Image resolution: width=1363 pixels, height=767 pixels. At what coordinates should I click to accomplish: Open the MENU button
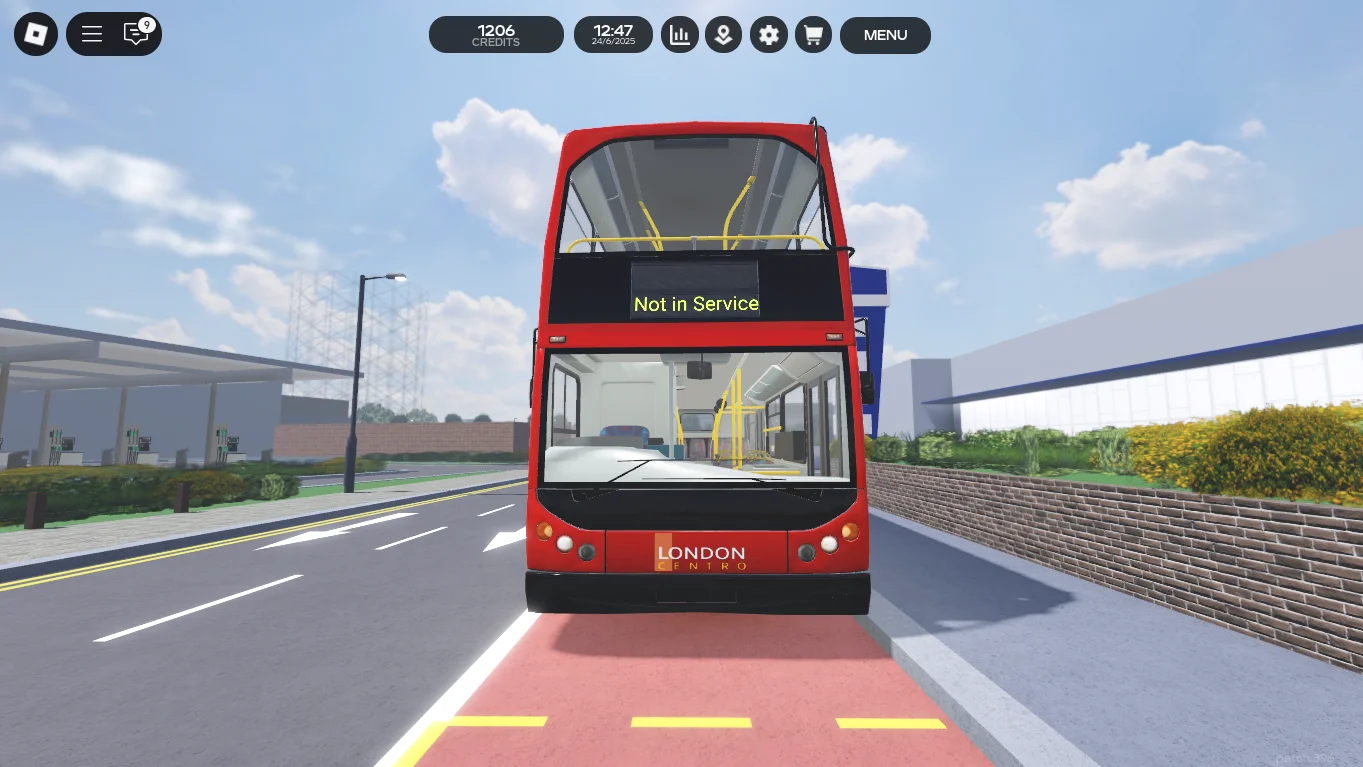pos(885,35)
